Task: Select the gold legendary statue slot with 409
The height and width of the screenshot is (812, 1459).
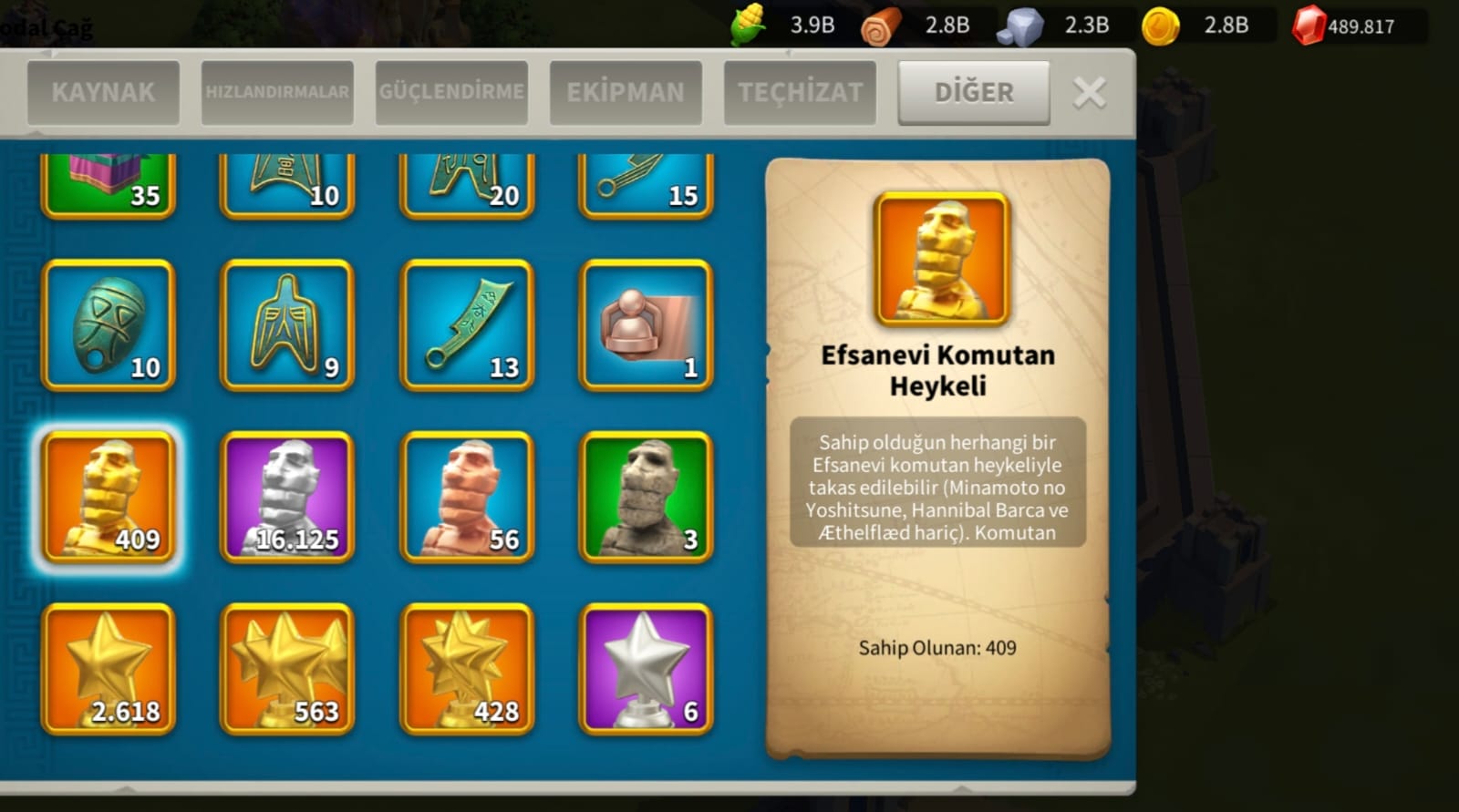Action: point(109,497)
